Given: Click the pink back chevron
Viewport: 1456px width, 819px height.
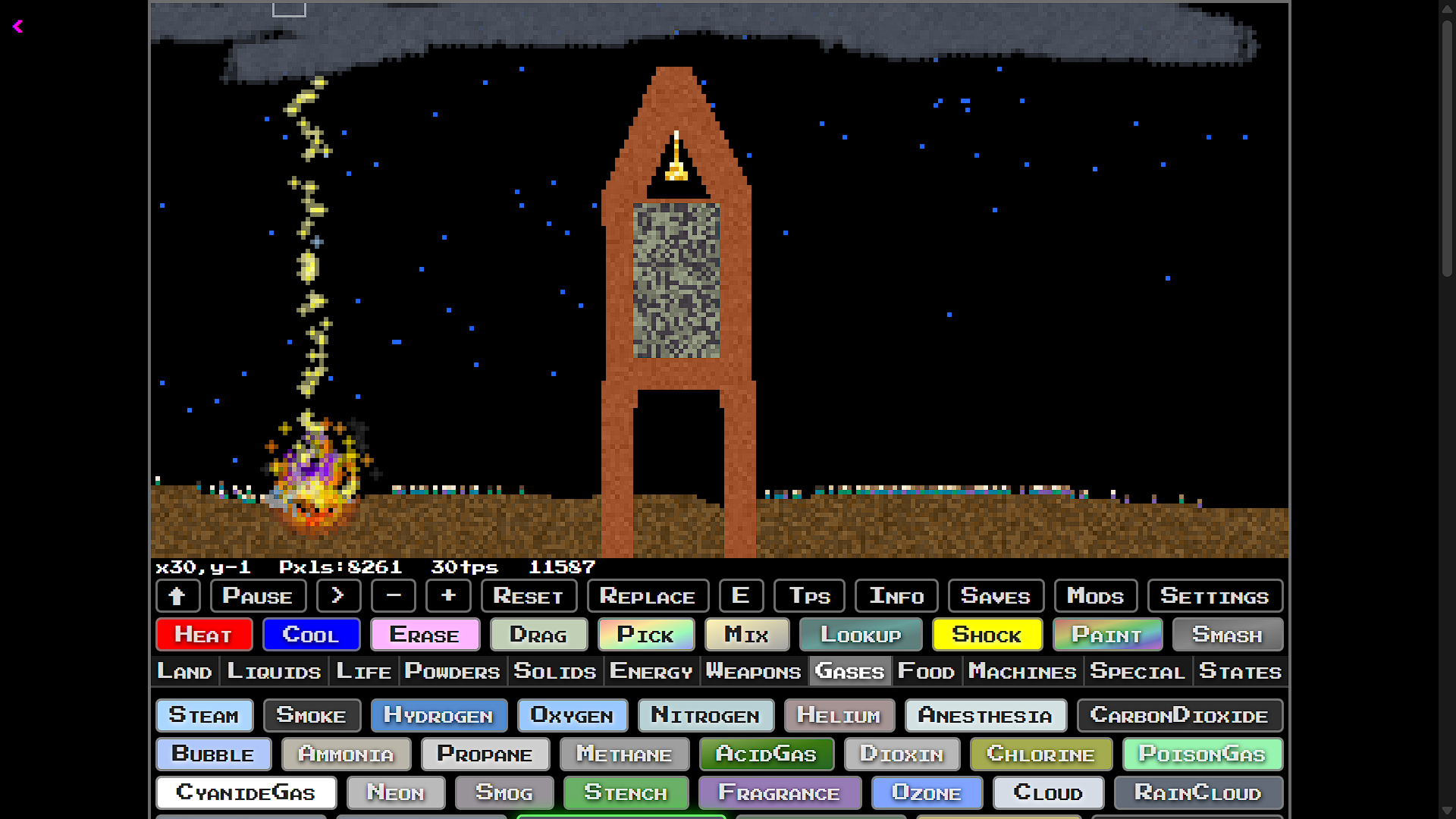Looking at the screenshot, I should (17, 27).
